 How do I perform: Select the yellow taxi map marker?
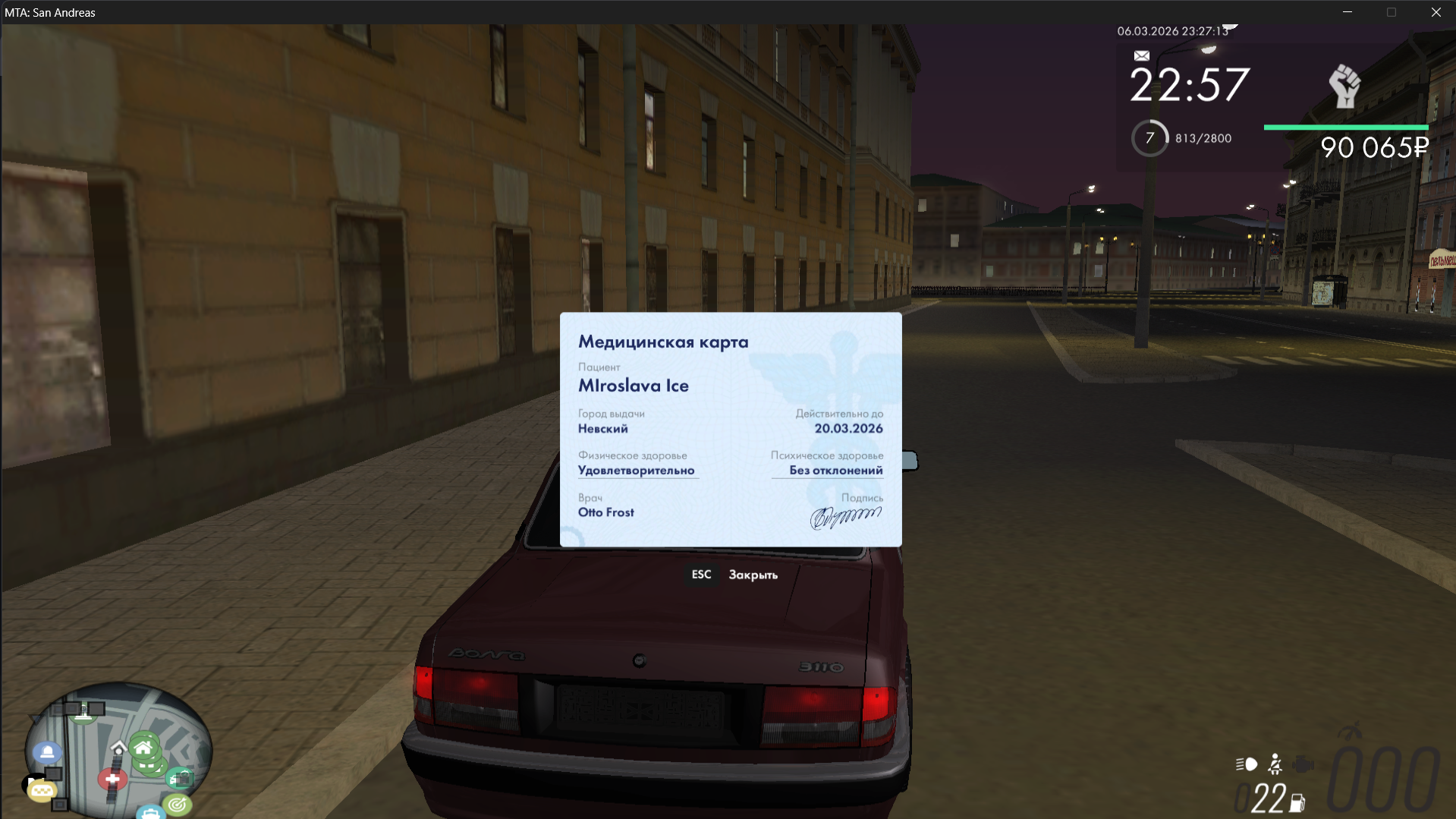click(x=42, y=791)
